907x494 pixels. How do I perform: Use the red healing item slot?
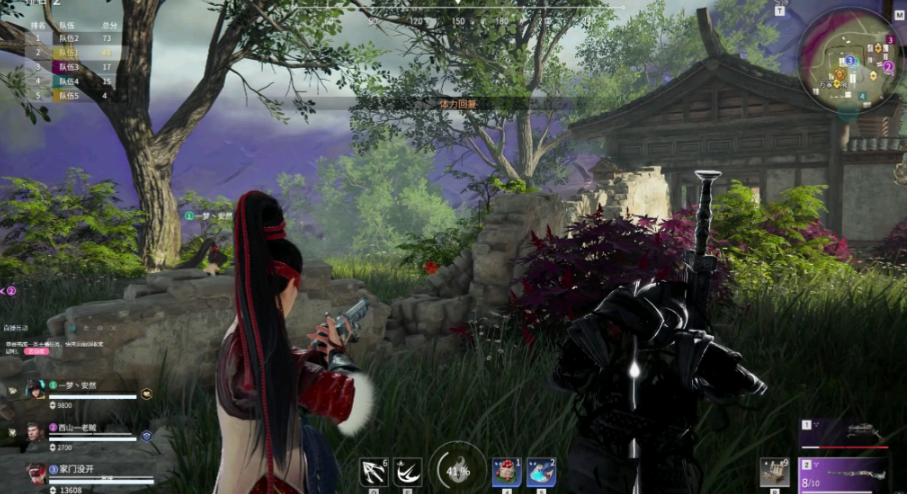pos(505,472)
